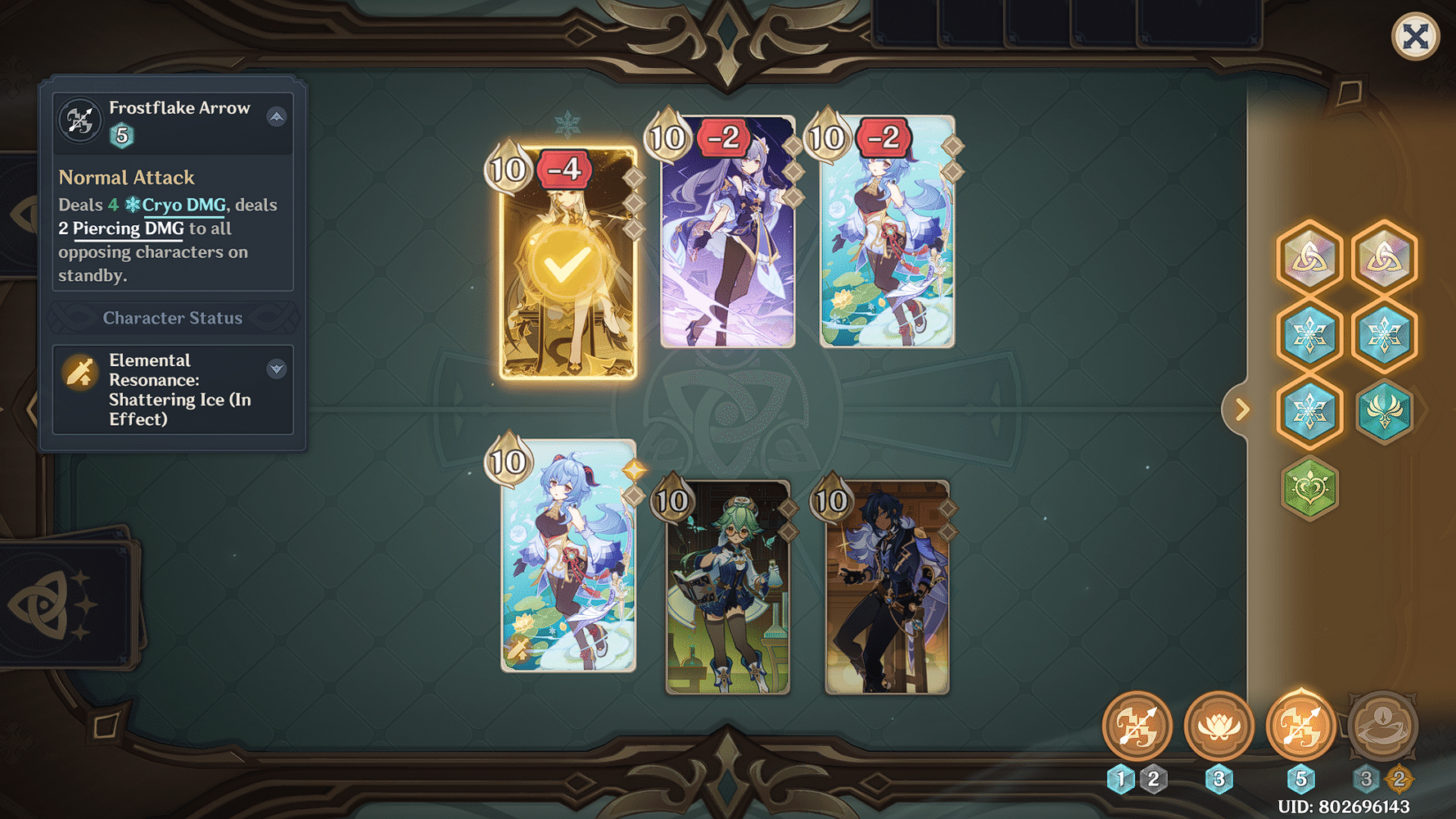Screen dimensions: 1456x819
Task: Open the end-round arrow on the right edge
Action: click(x=1241, y=409)
